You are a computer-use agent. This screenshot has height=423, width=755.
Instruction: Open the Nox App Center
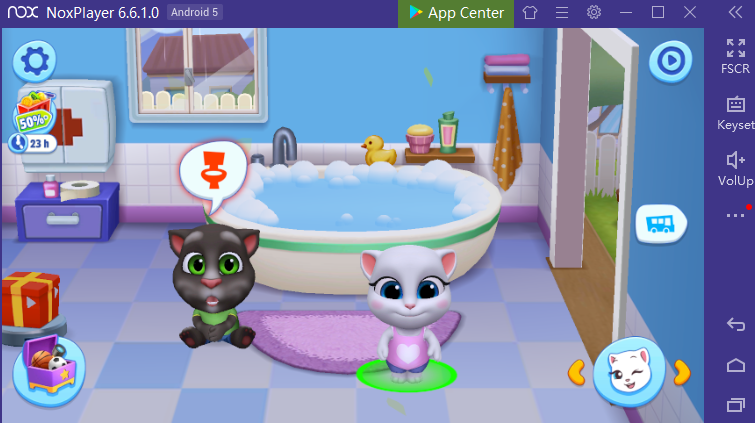click(x=457, y=13)
